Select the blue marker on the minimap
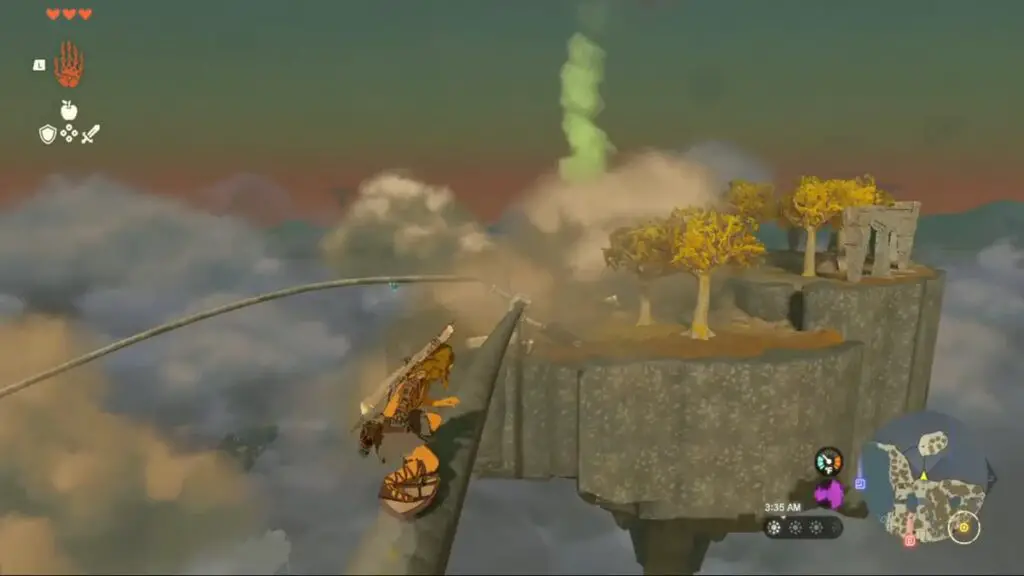1024x576 pixels. click(x=860, y=484)
